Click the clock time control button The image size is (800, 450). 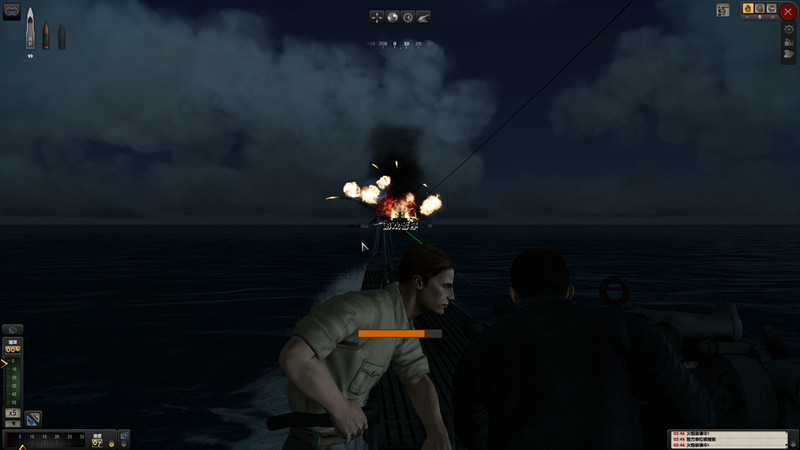[x=408, y=17]
